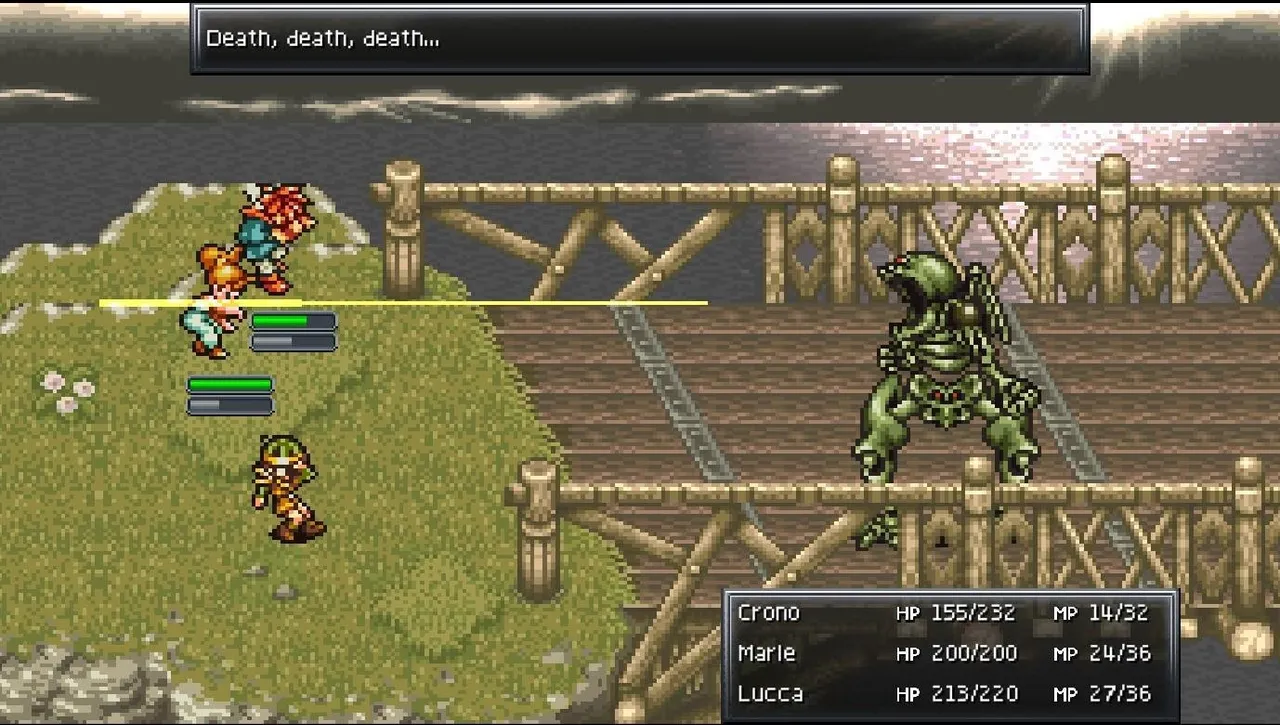Choose Marle's row in the party panel
Viewport: 1280px width, 725px height.
(767, 653)
